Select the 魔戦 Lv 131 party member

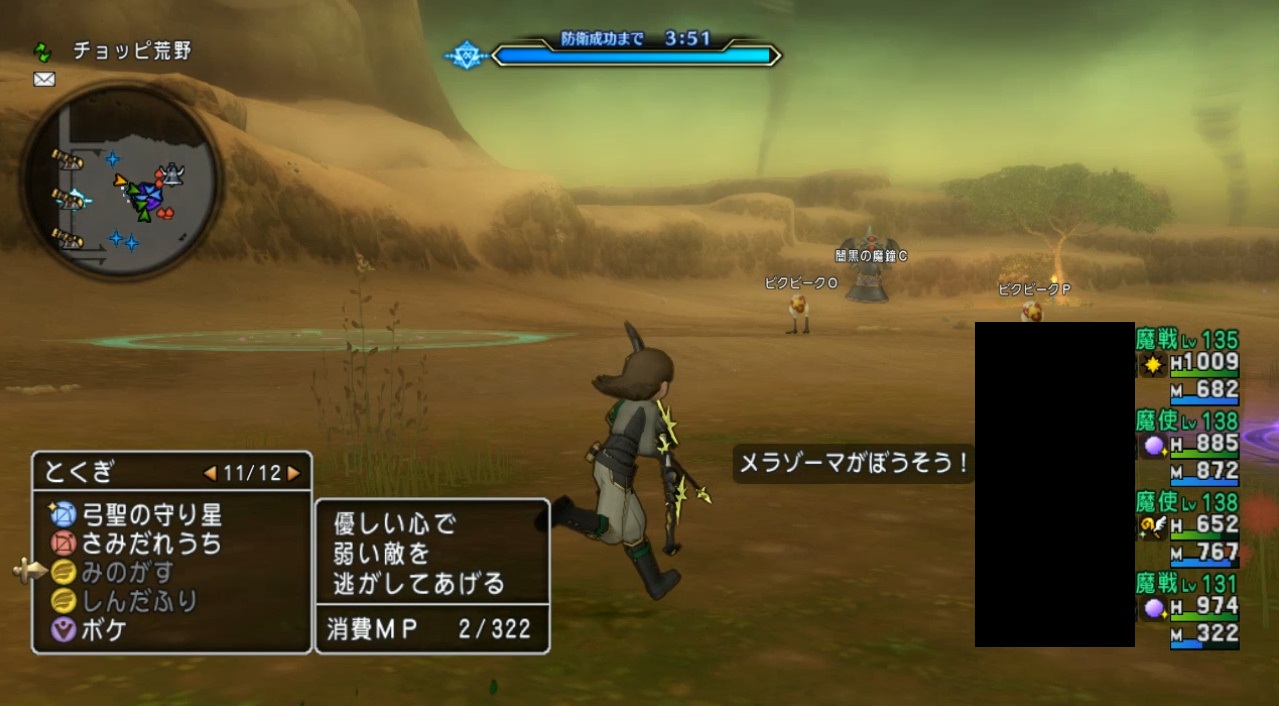tap(1188, 608)
